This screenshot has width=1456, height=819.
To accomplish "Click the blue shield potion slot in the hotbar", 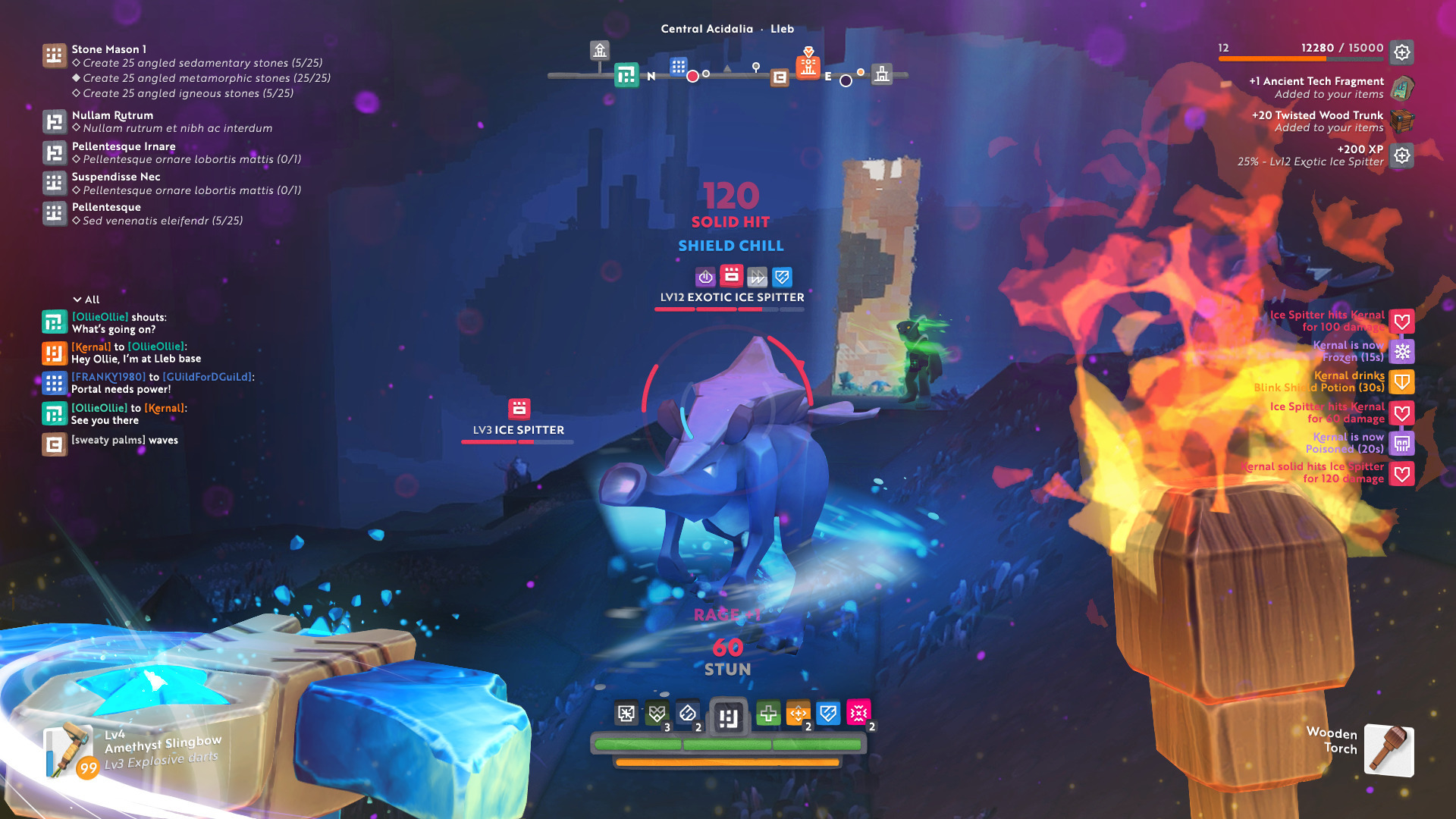I will coord(828,713).
